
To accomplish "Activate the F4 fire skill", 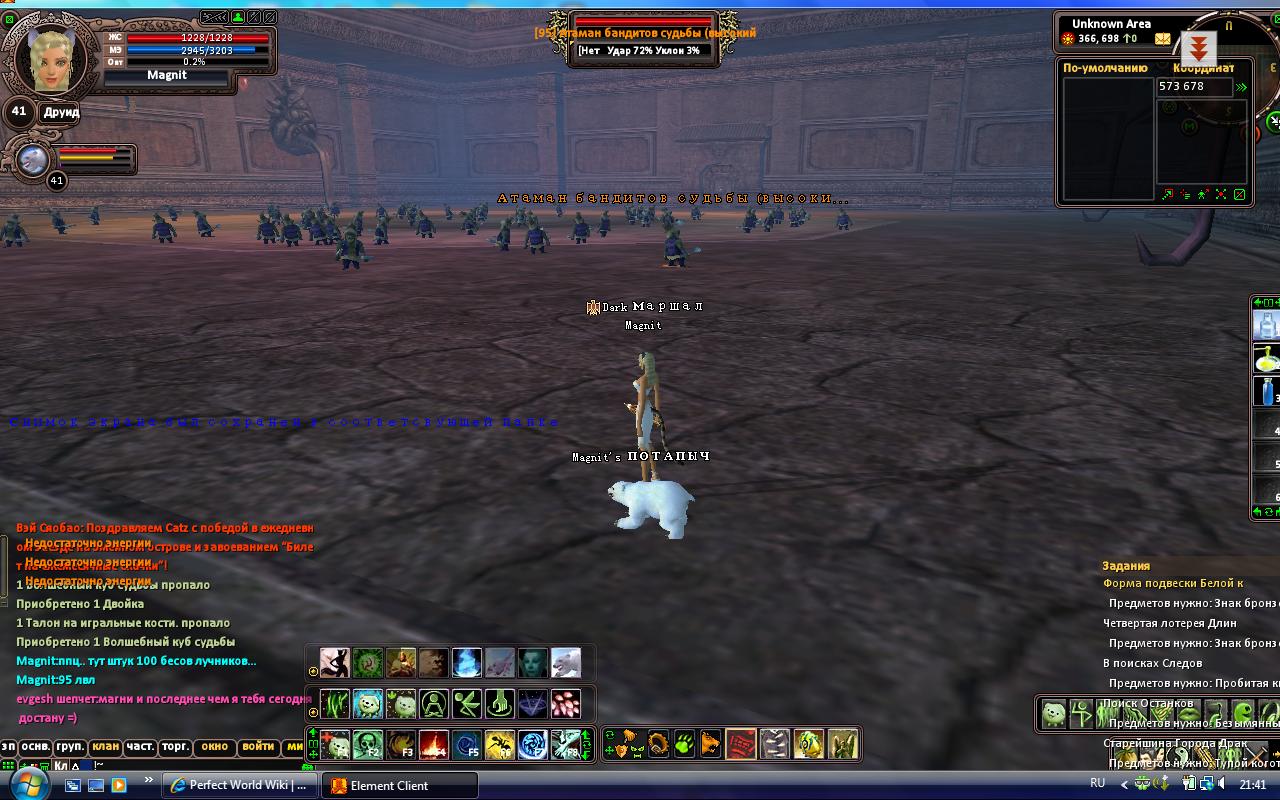I will click(434, 744).
